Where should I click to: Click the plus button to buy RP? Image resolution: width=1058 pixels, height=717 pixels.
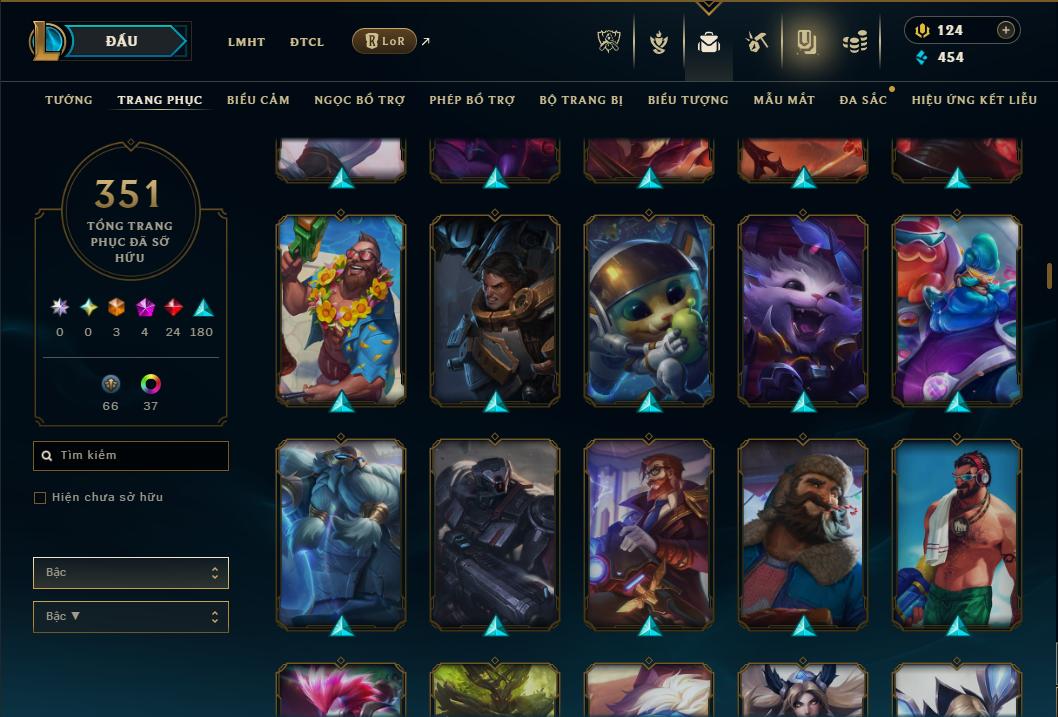tap(1006, 30)
